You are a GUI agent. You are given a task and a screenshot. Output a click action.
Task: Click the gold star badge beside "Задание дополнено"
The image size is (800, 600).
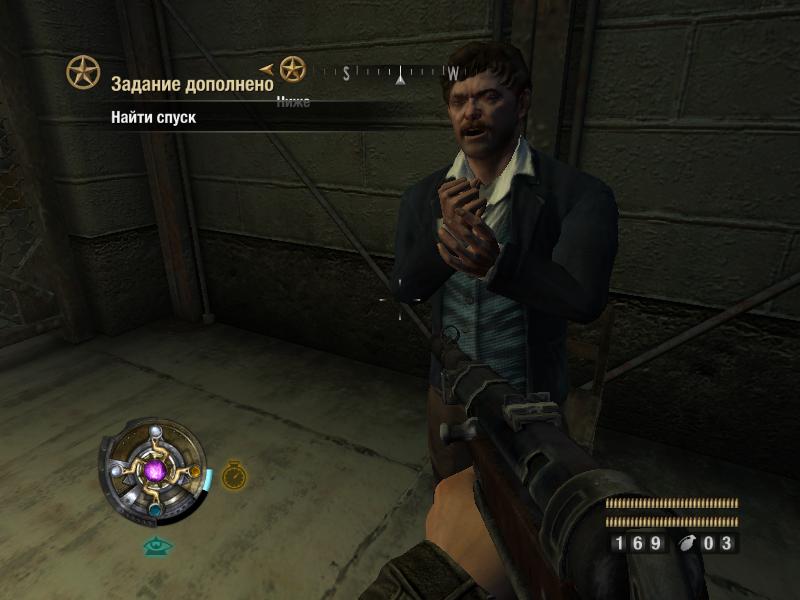(x=83, y=72)
